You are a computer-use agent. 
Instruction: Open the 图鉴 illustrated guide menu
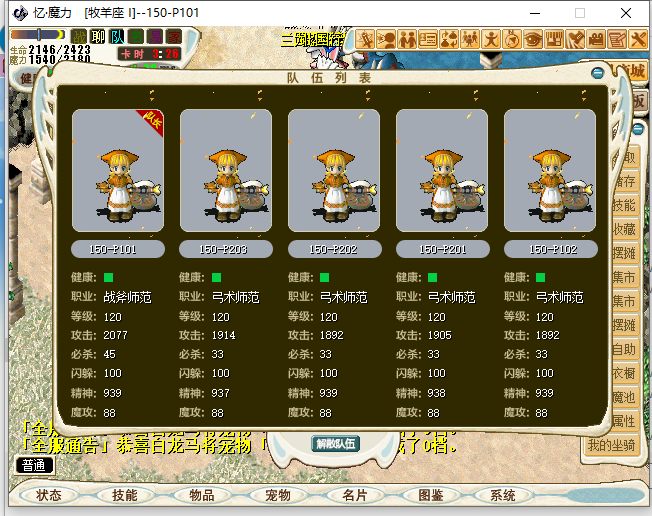click(x=430, y=495)
